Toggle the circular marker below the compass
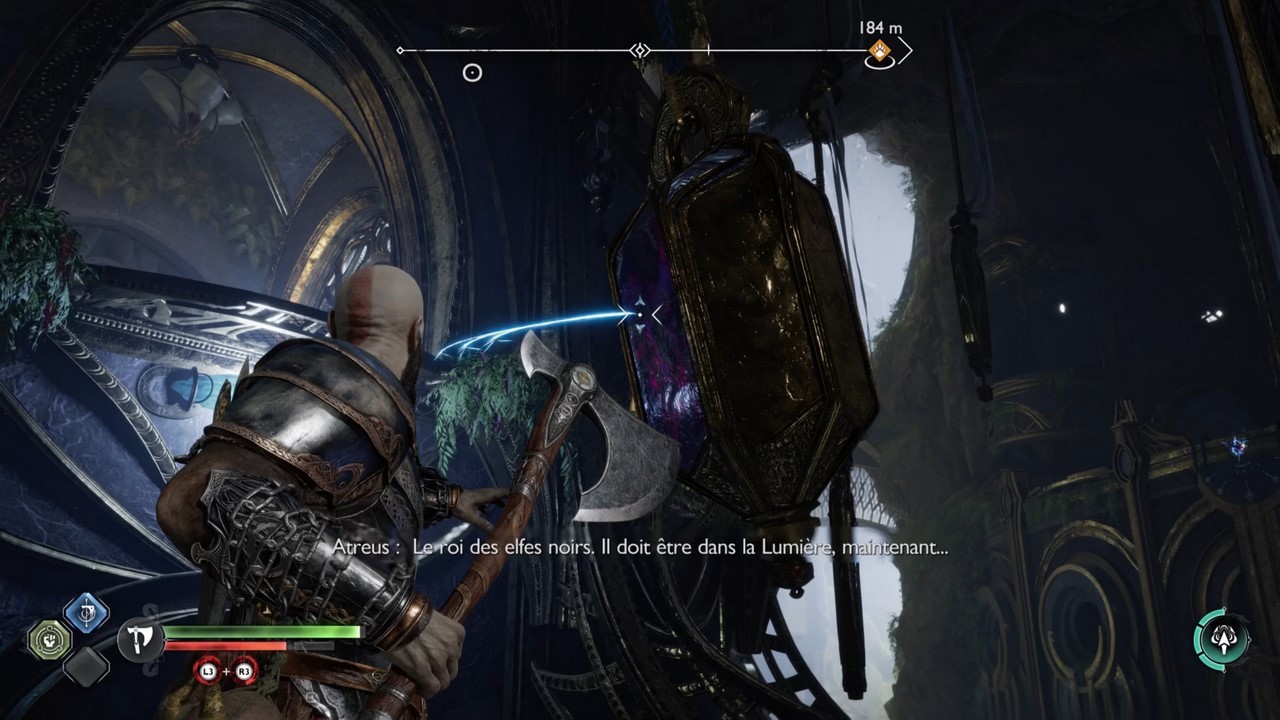1280x720 pixels. tap(470, 72)
